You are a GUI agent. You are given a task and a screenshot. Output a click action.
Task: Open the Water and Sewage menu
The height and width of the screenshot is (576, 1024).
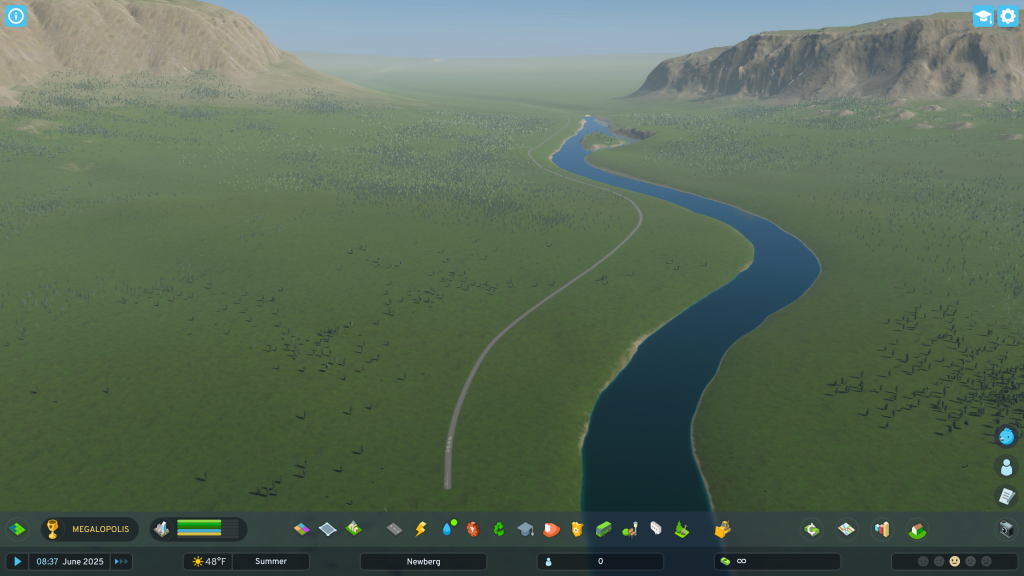(447, 529)
